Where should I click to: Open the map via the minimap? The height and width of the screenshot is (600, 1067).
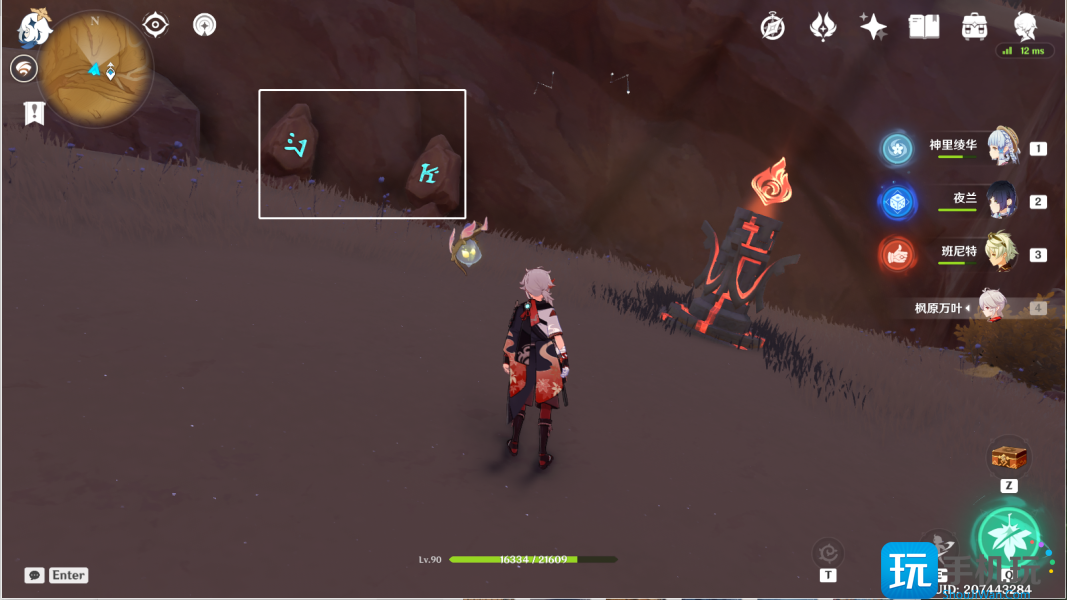(97, 69)
